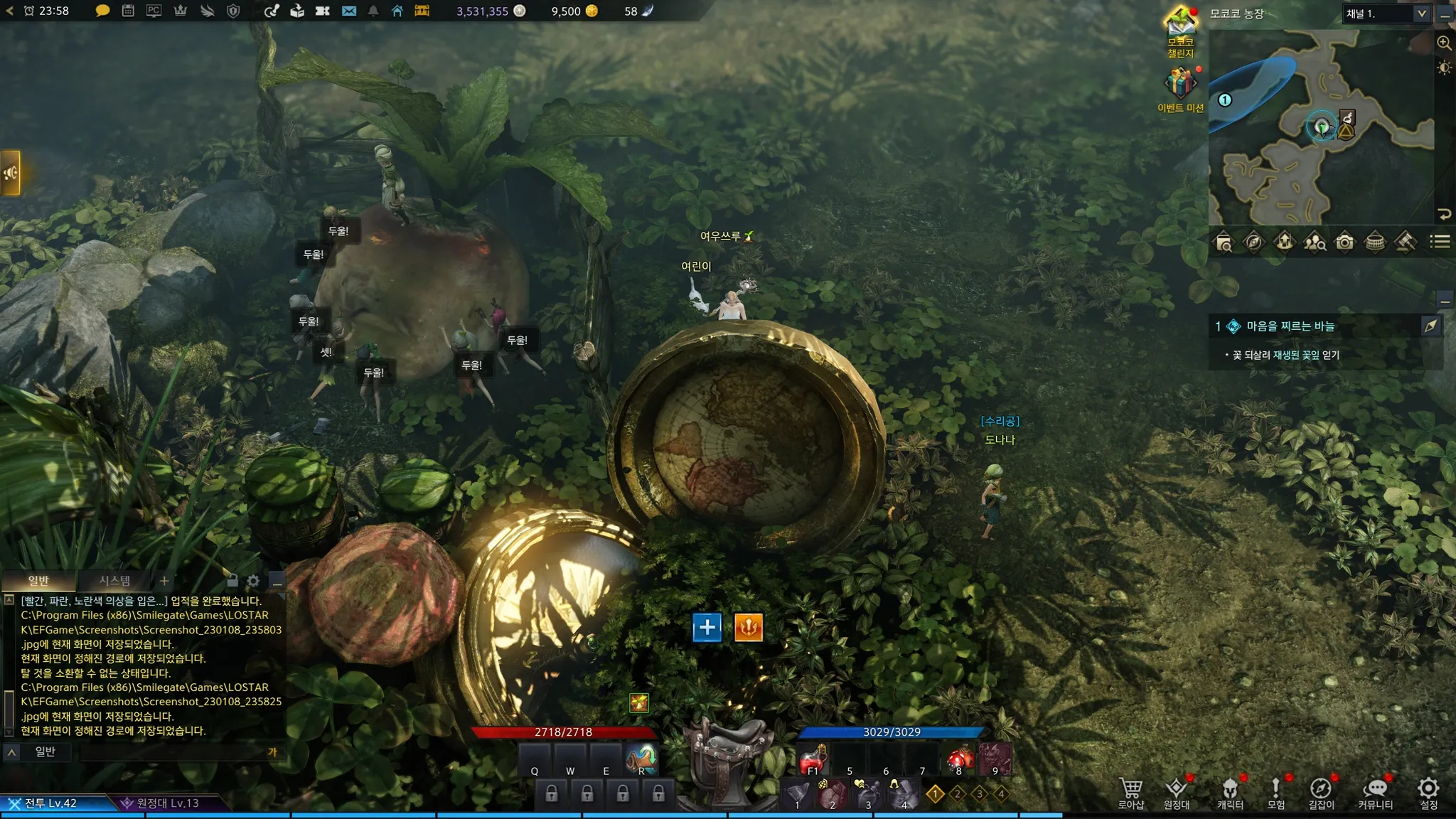Image resolution: width=1456 pixels, height=819 pixels.
Task: Click the chat message input field
Action: click(x=171, y=752)
